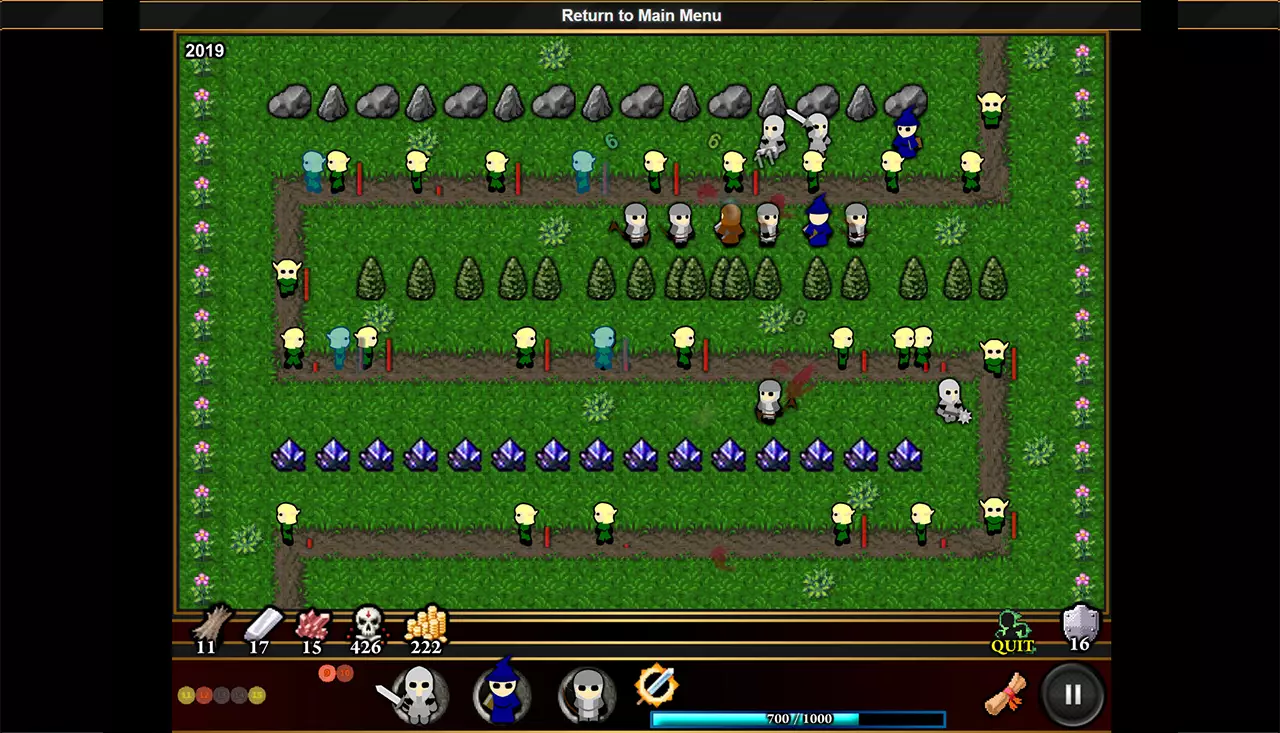1280x733 pixels.
Task: Click the 2019 score label
Action: click(x=205, y=50)
